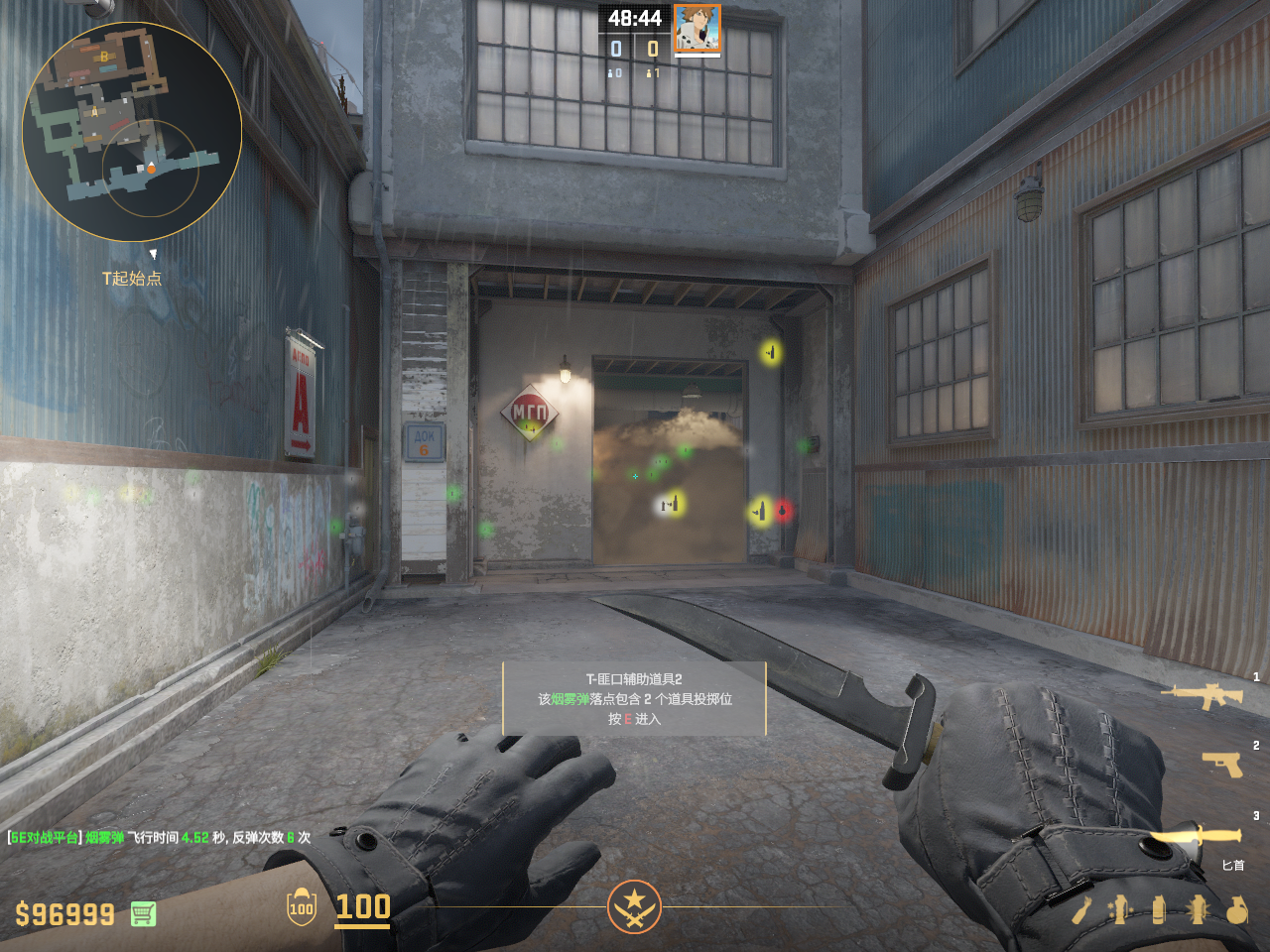
Task: Select the smoke grenade icon
Action: pos(1158,909)
